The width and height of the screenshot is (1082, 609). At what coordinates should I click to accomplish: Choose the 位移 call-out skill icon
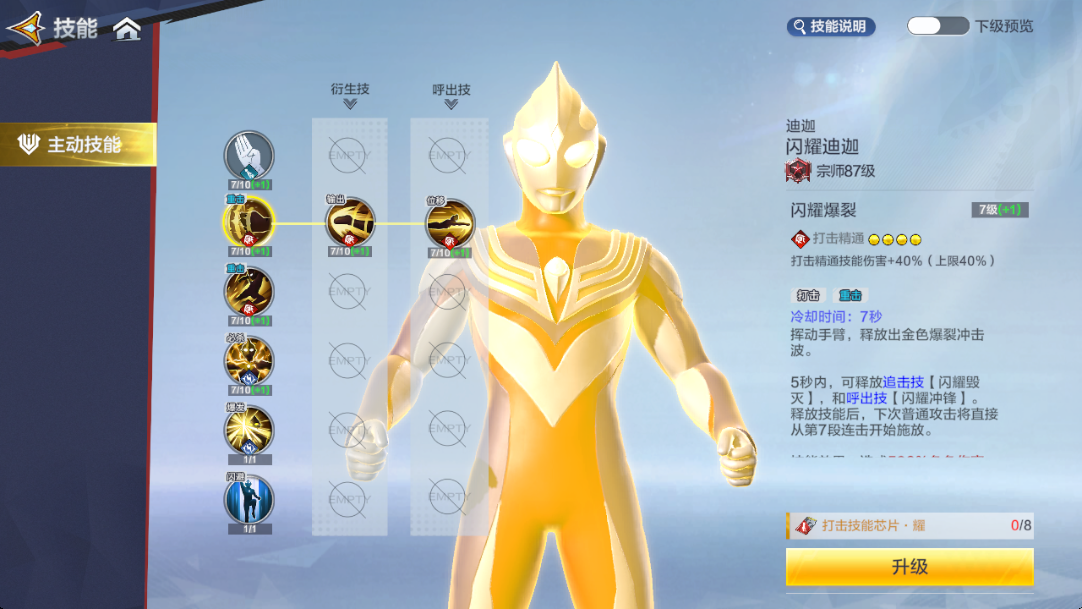pyautogui.click(x=449, y=221)
